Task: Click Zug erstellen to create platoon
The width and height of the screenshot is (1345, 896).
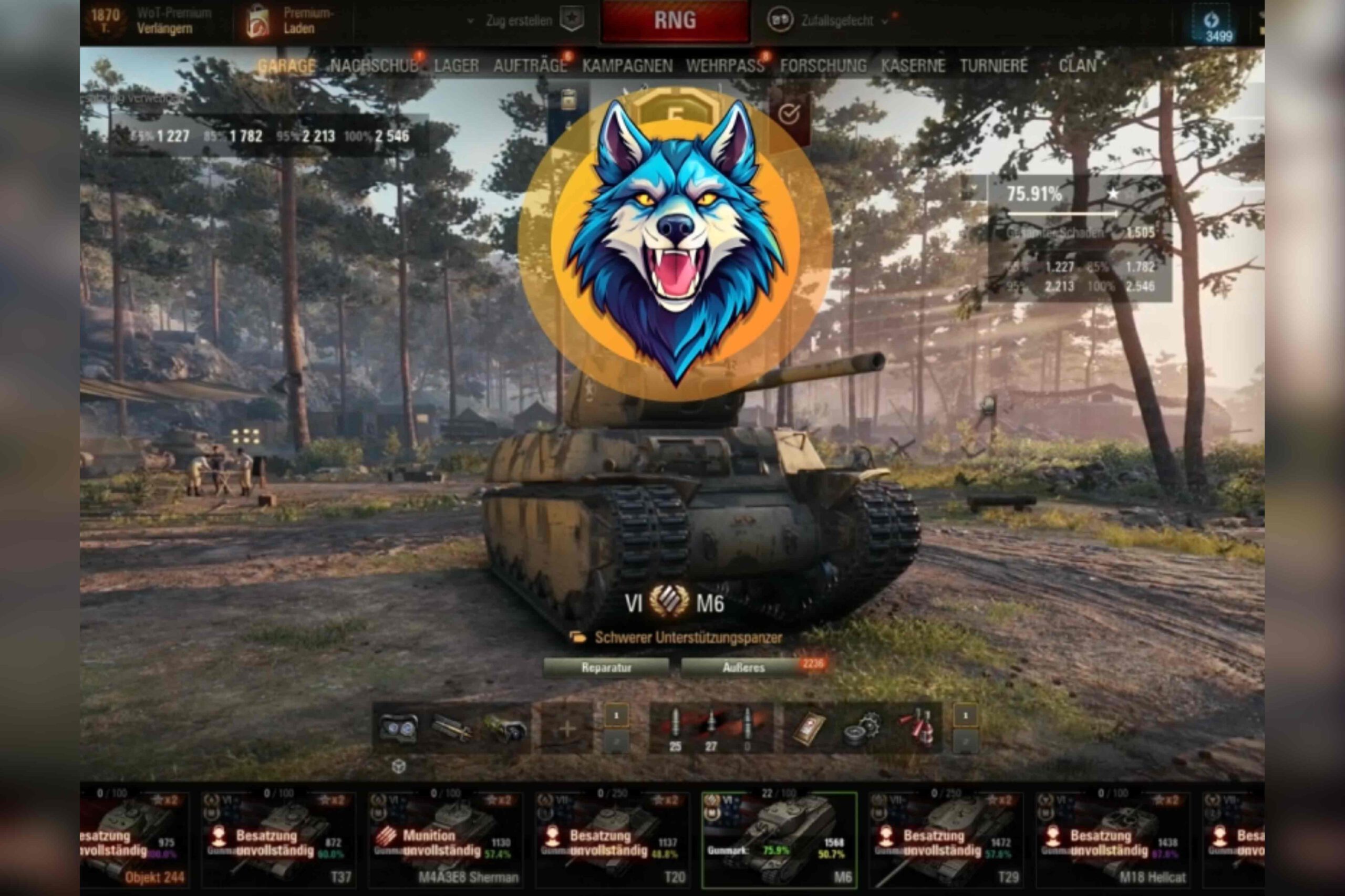Action: tap(519, 22)
